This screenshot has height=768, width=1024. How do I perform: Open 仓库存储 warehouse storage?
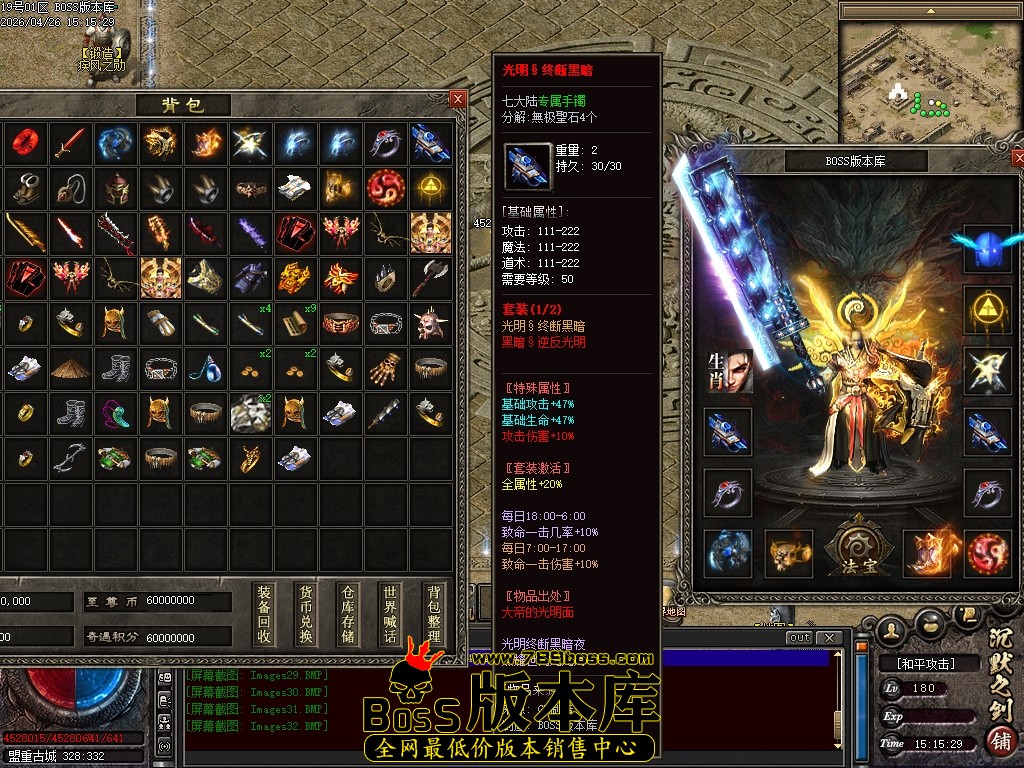348,614
